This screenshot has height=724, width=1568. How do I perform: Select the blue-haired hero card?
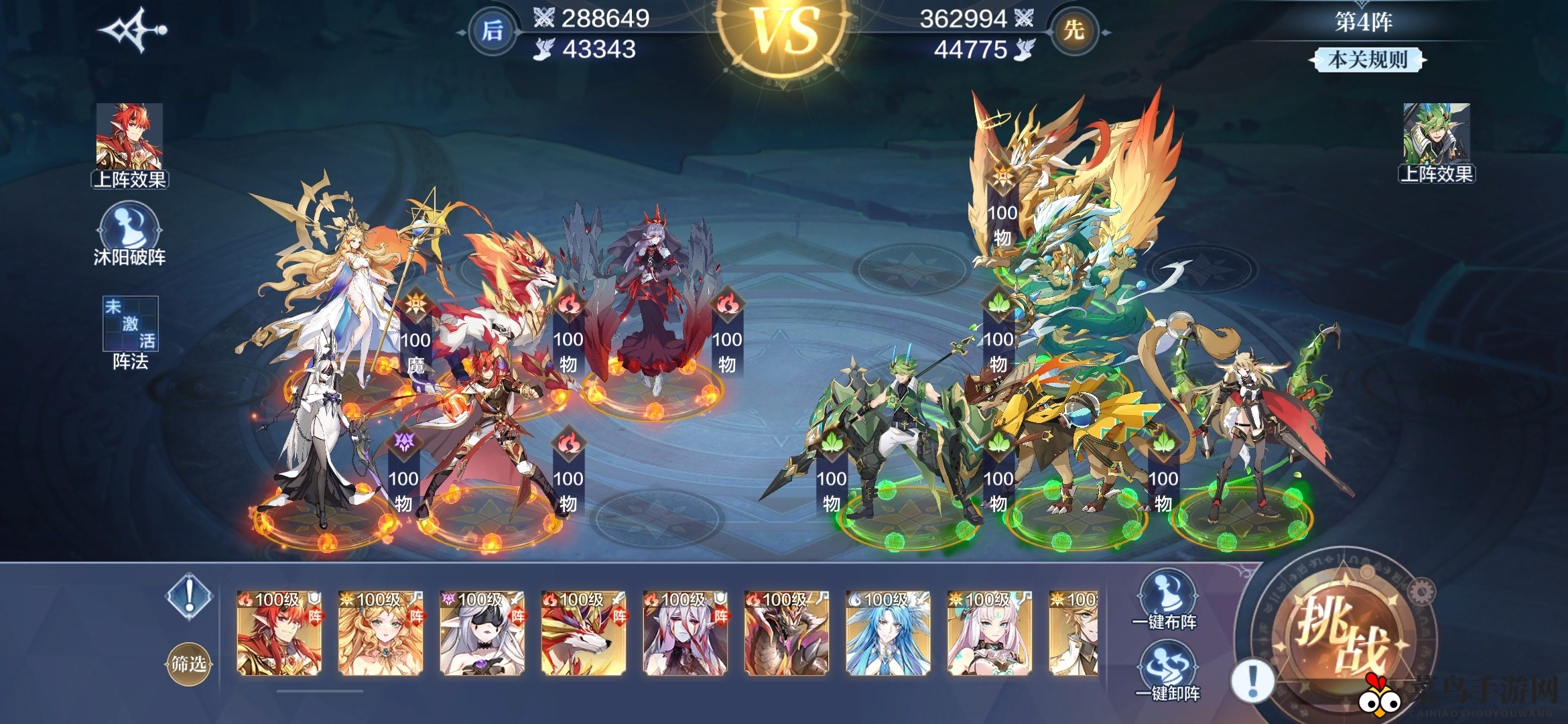tap(888, 633)
